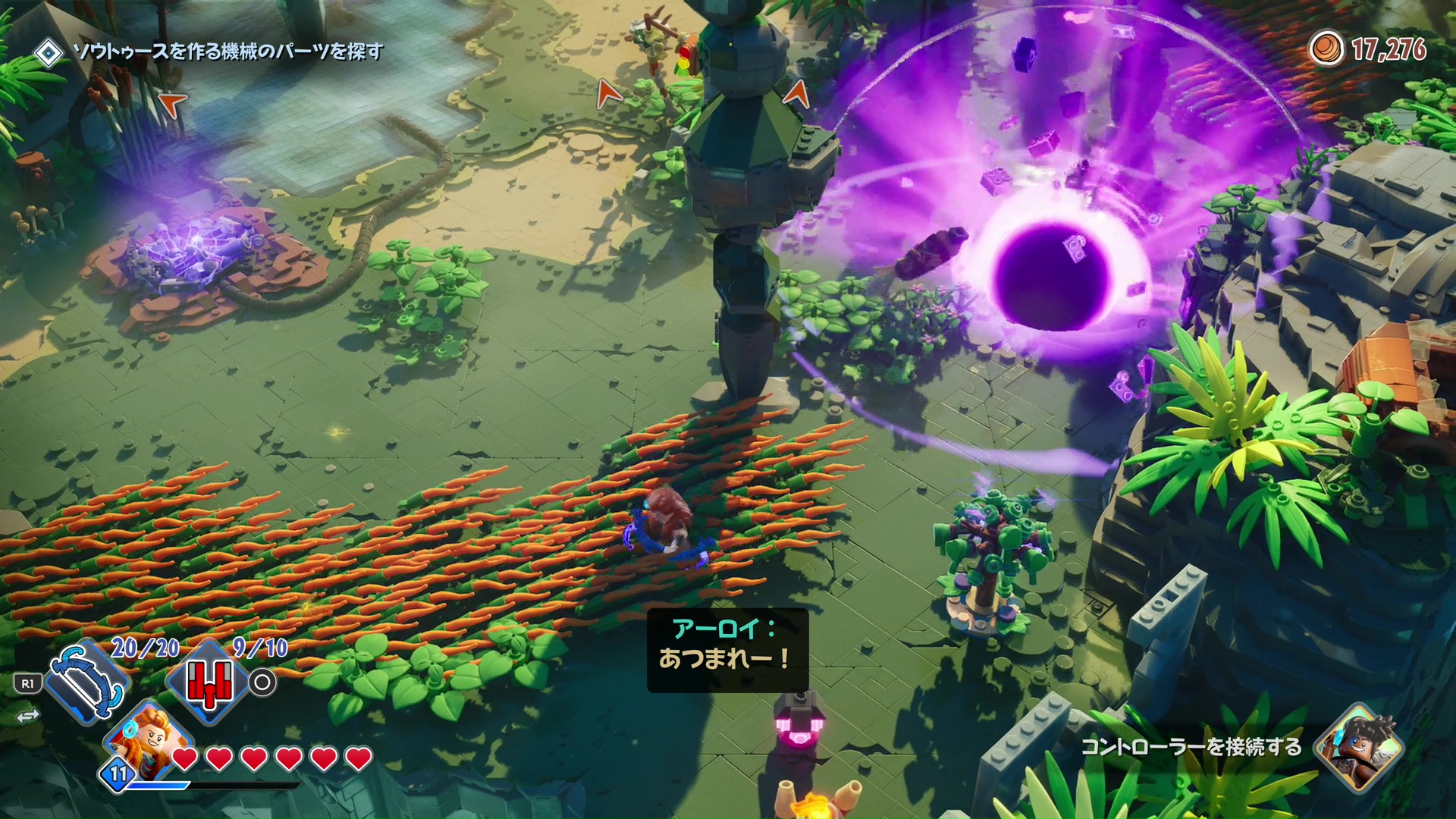Click the blue level 11 badge
The height and width of the screenshot is (819, 1456).
click(118, 774)
